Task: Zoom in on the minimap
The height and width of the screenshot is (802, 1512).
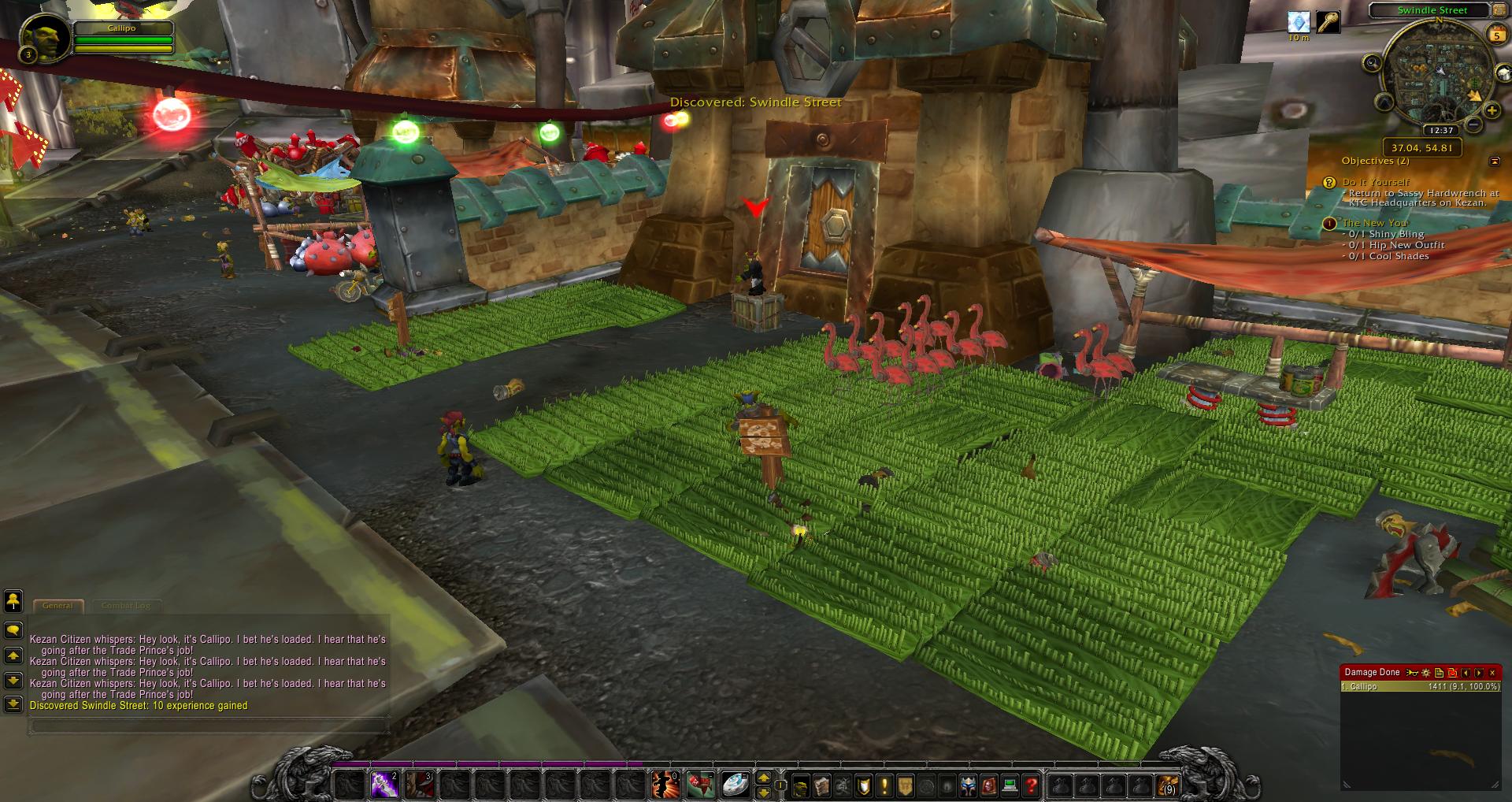Action: tap(1492, 111)
